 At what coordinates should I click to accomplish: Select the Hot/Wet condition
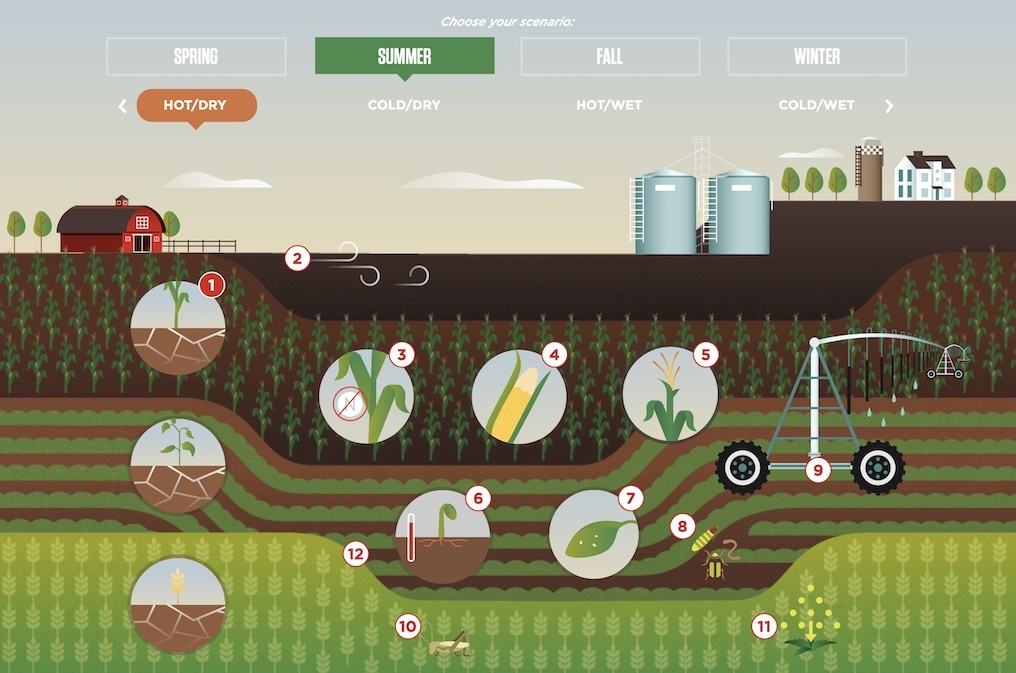point(609,105)
